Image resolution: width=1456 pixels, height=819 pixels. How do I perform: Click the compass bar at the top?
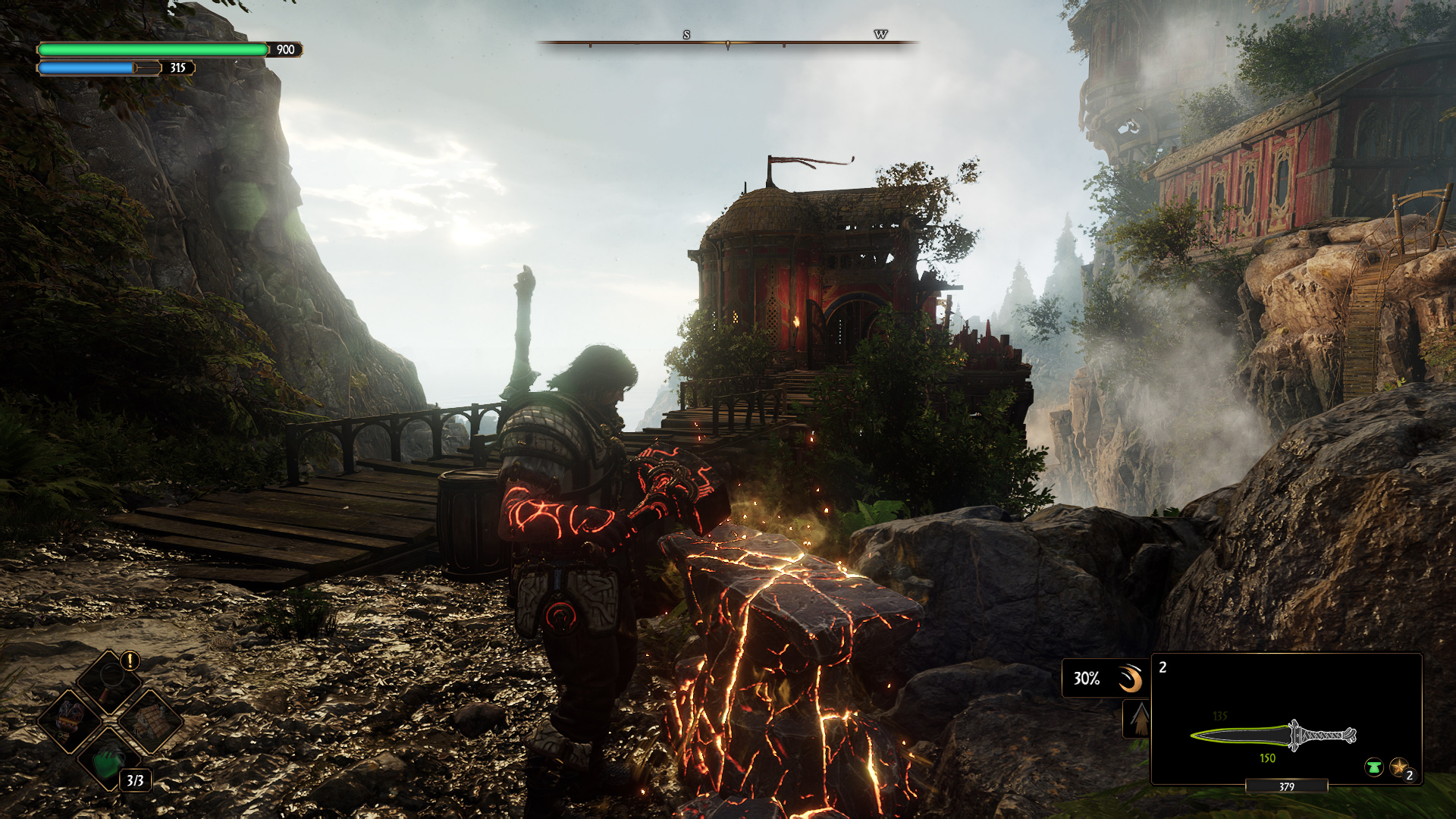727,42
